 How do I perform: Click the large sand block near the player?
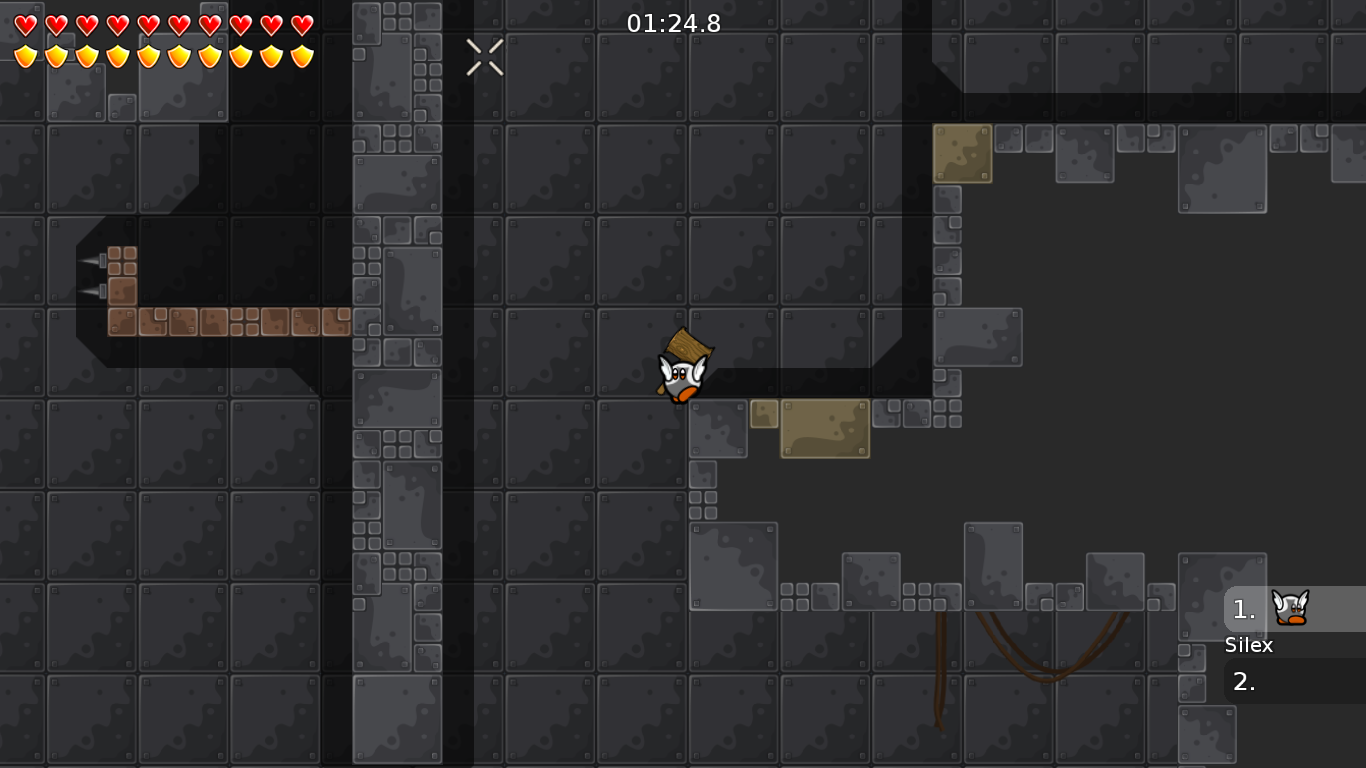click(824, 428)
